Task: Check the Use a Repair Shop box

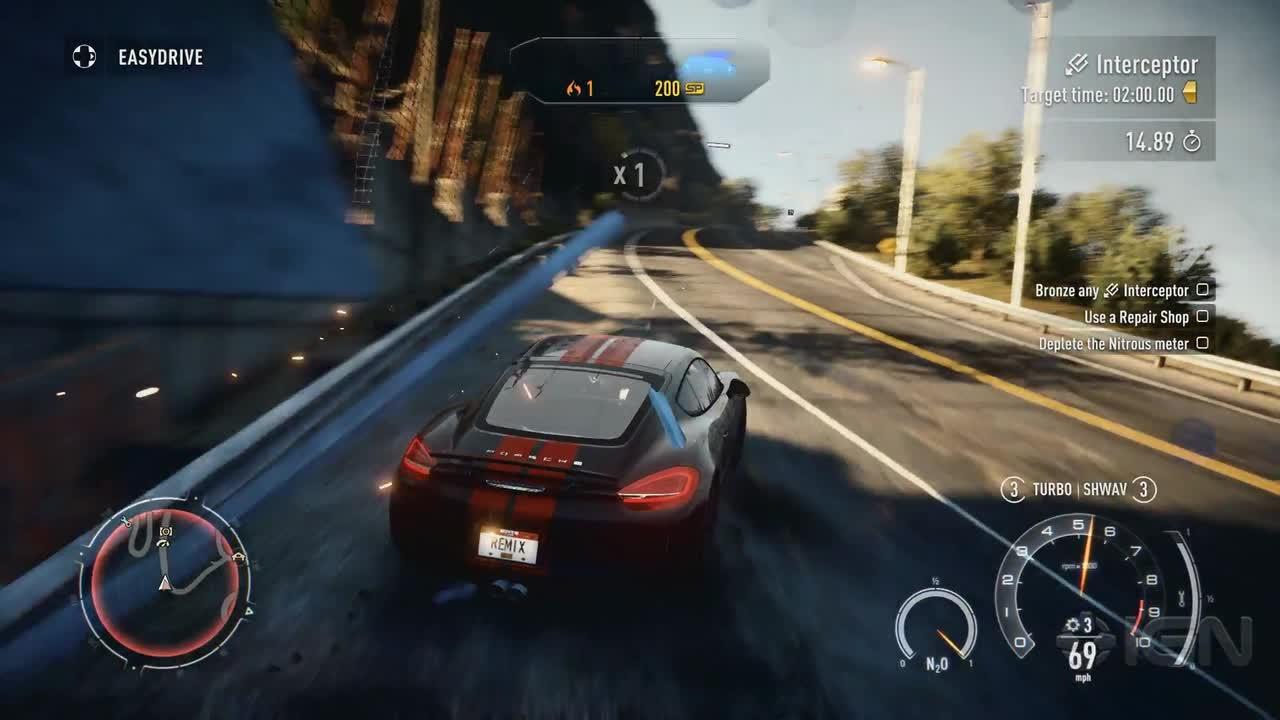Action: (x=1203, y=317)
